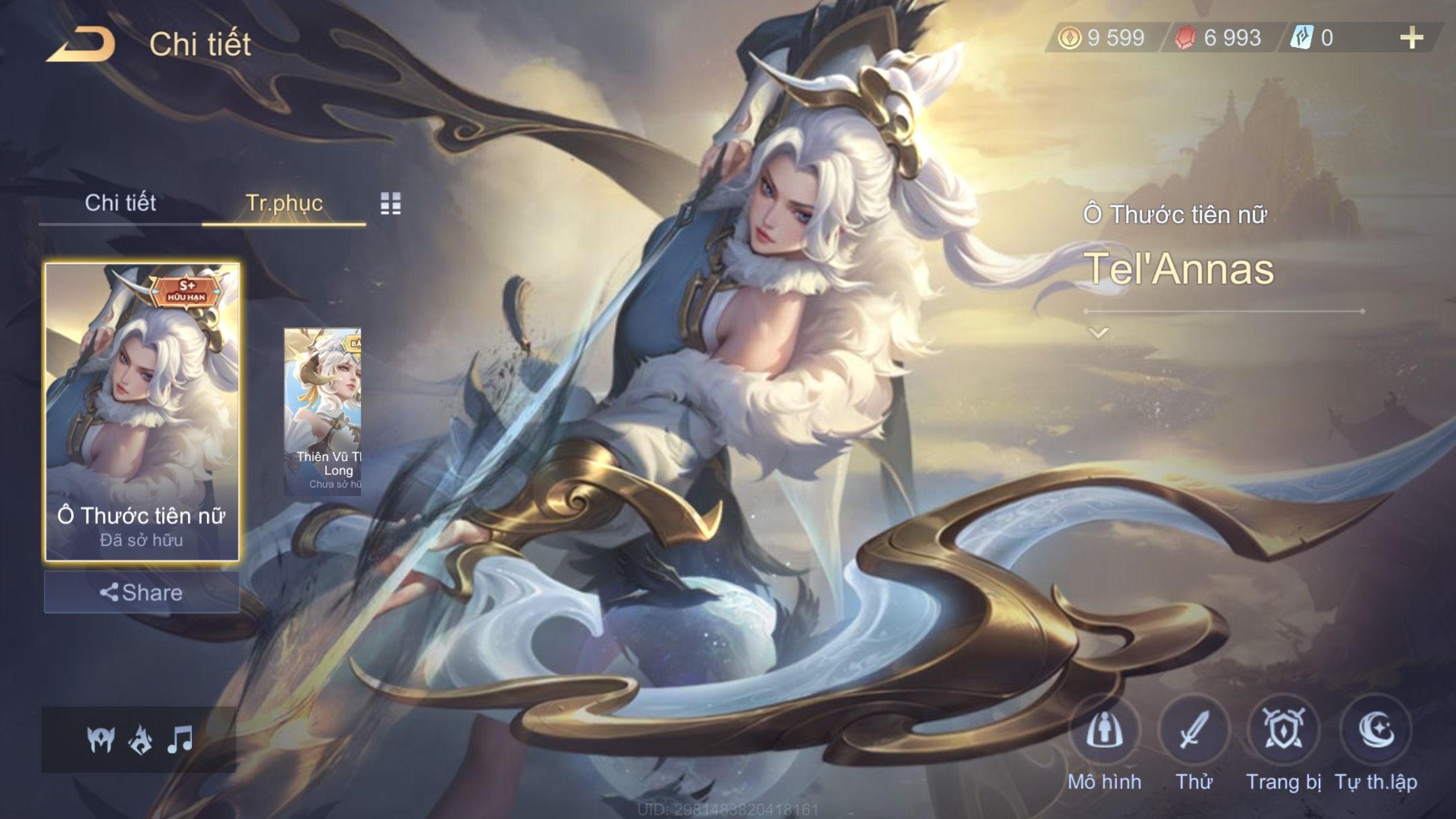The height and width of the screenshot is (819, 1456).
Task: Click the horned mask icon
Action: click(x=101, y=740)
